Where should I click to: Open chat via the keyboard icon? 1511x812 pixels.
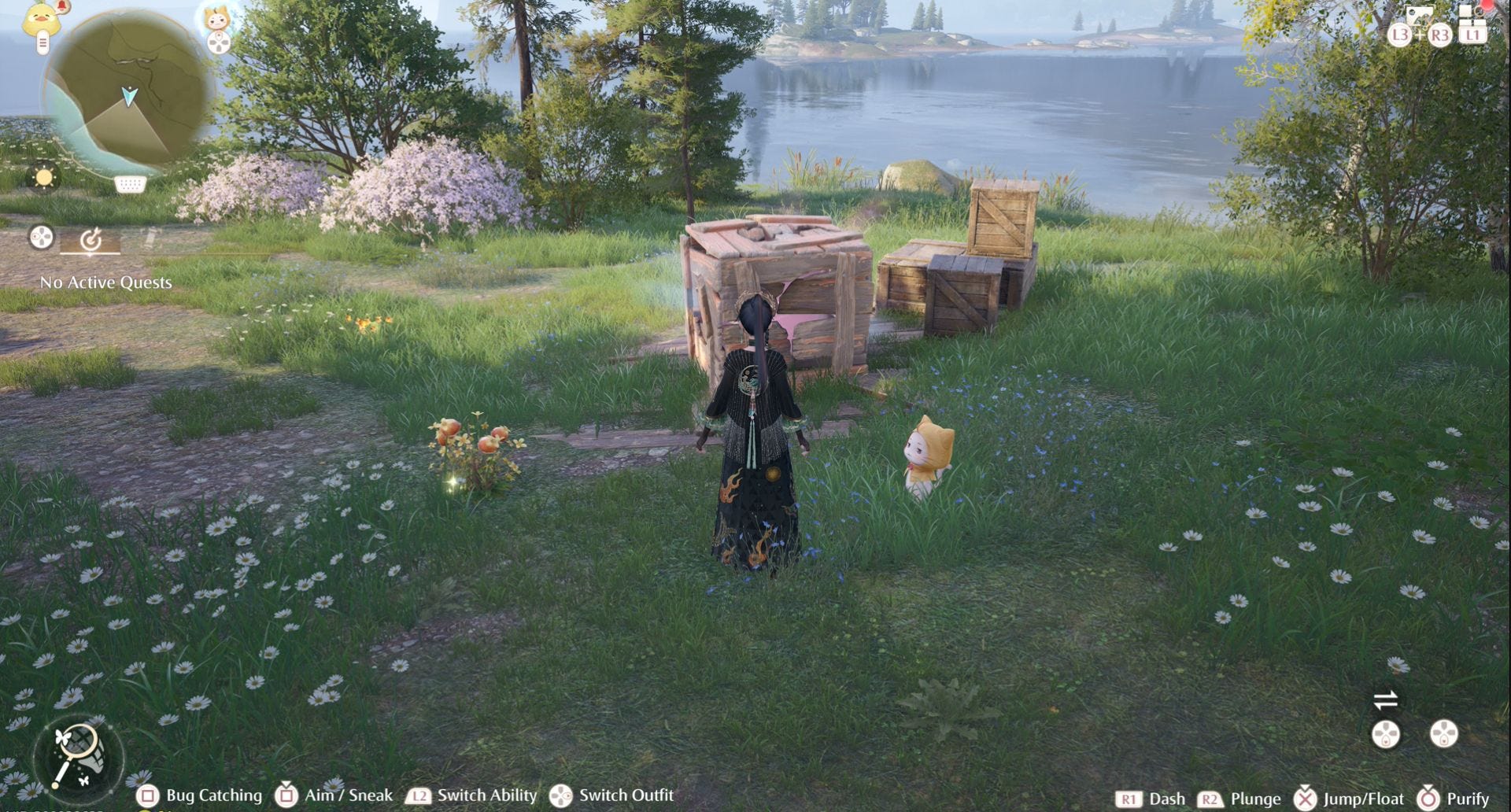tap(130, 184)
